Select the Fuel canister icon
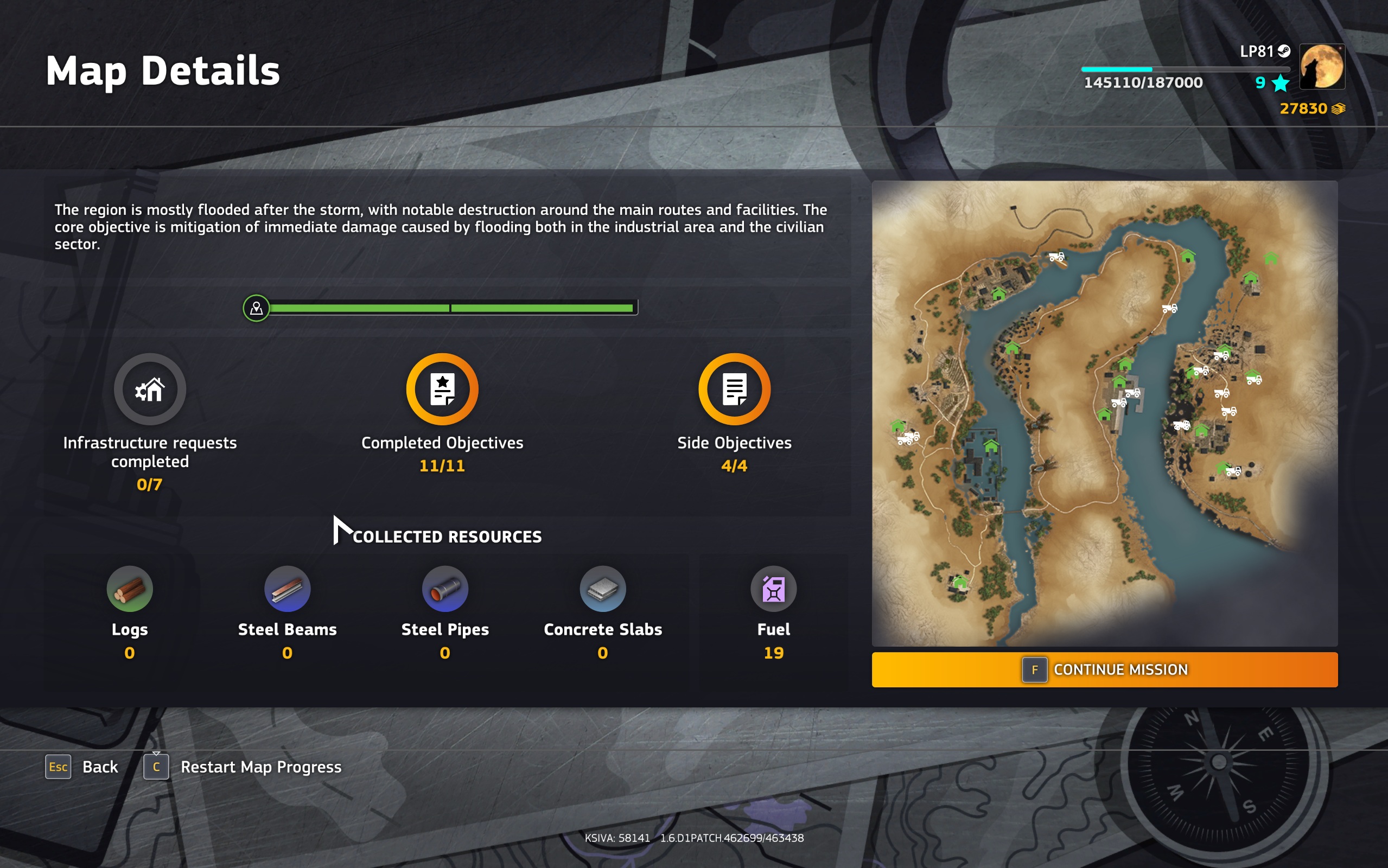Viewport: 1388px width, 868px height. tap(774, 589)
